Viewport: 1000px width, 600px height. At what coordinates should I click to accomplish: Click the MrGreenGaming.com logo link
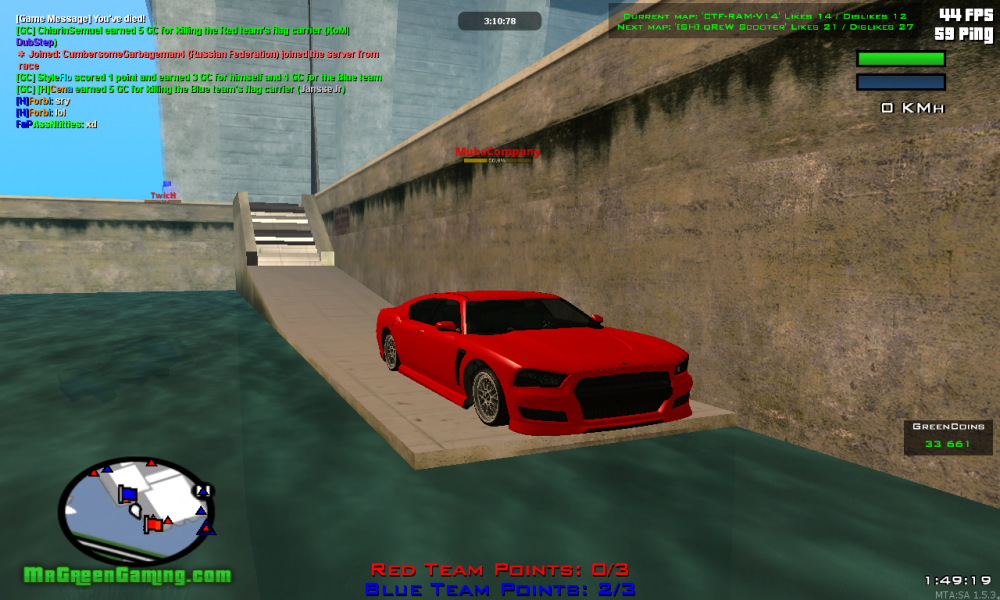pyautogui.click(x=128, y=575)
